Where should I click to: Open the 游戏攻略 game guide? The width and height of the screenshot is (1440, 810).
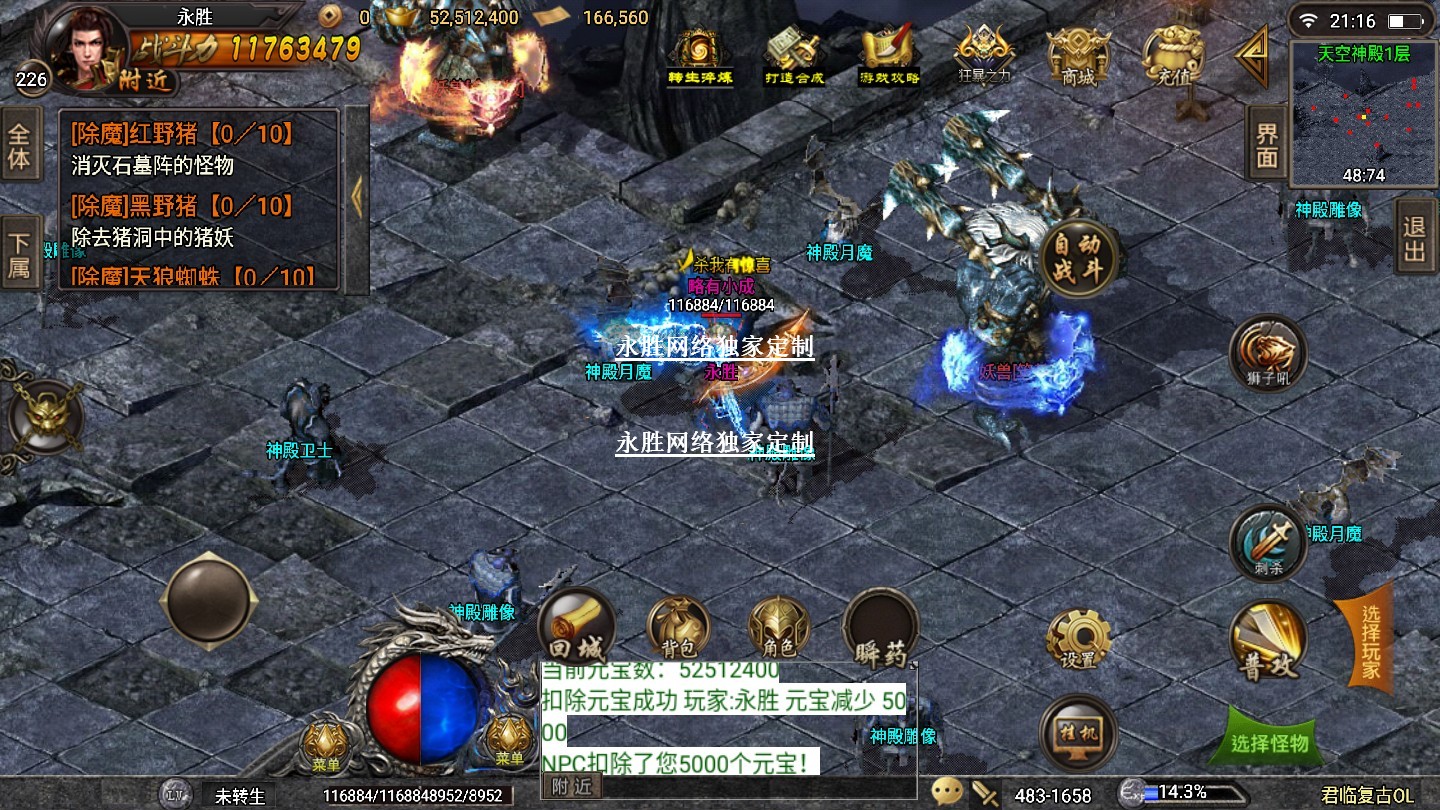889,56
